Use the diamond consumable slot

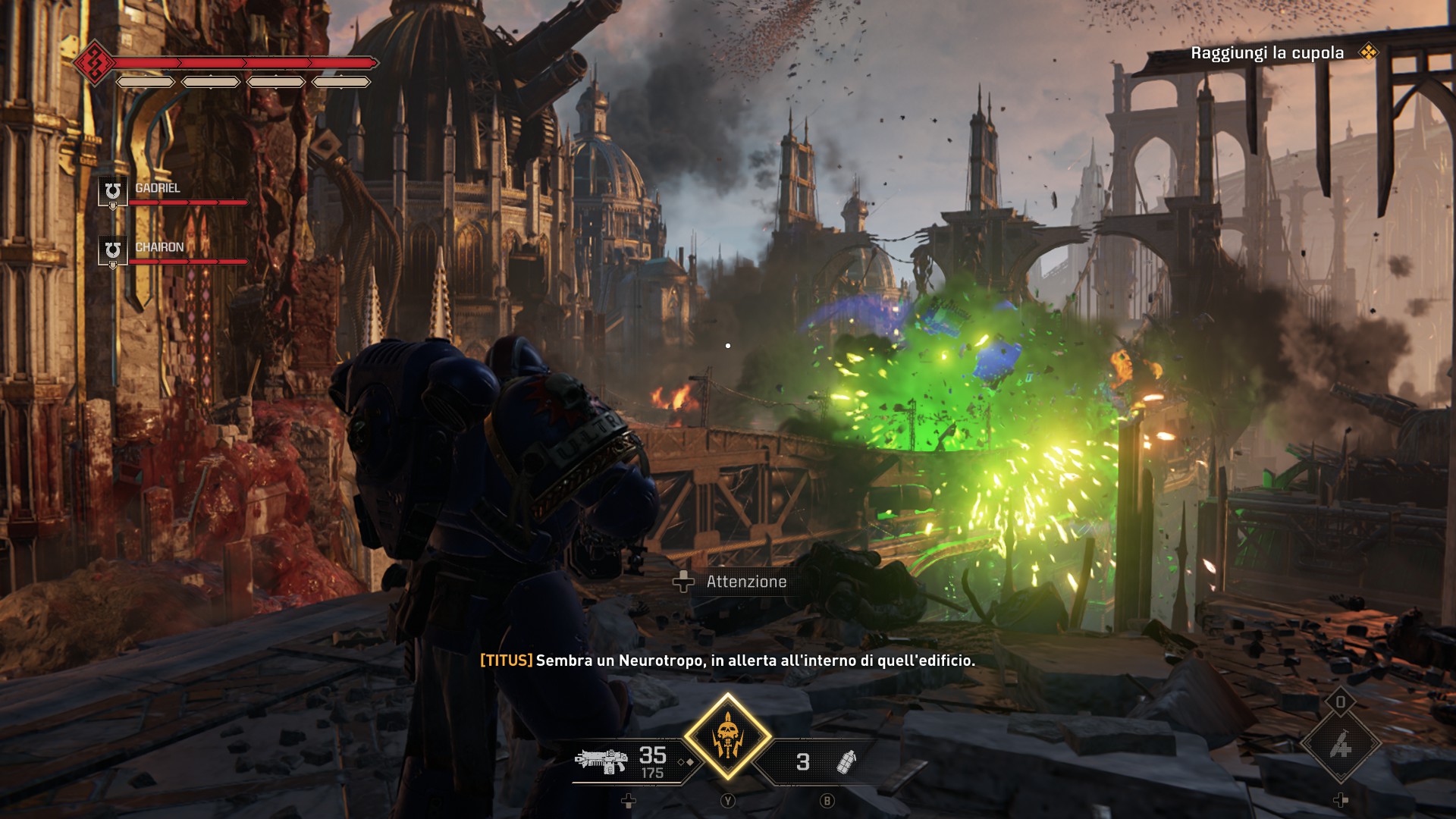click(x=1340, y=746)
